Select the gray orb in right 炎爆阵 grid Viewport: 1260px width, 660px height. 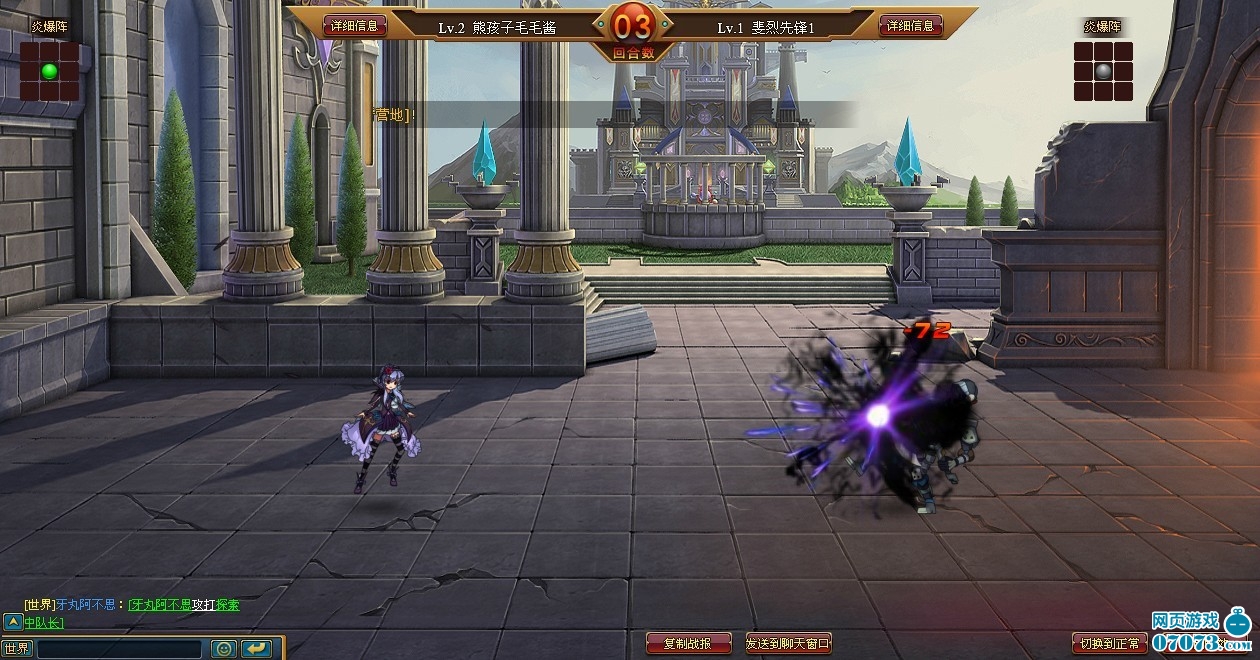point(1103,71)
